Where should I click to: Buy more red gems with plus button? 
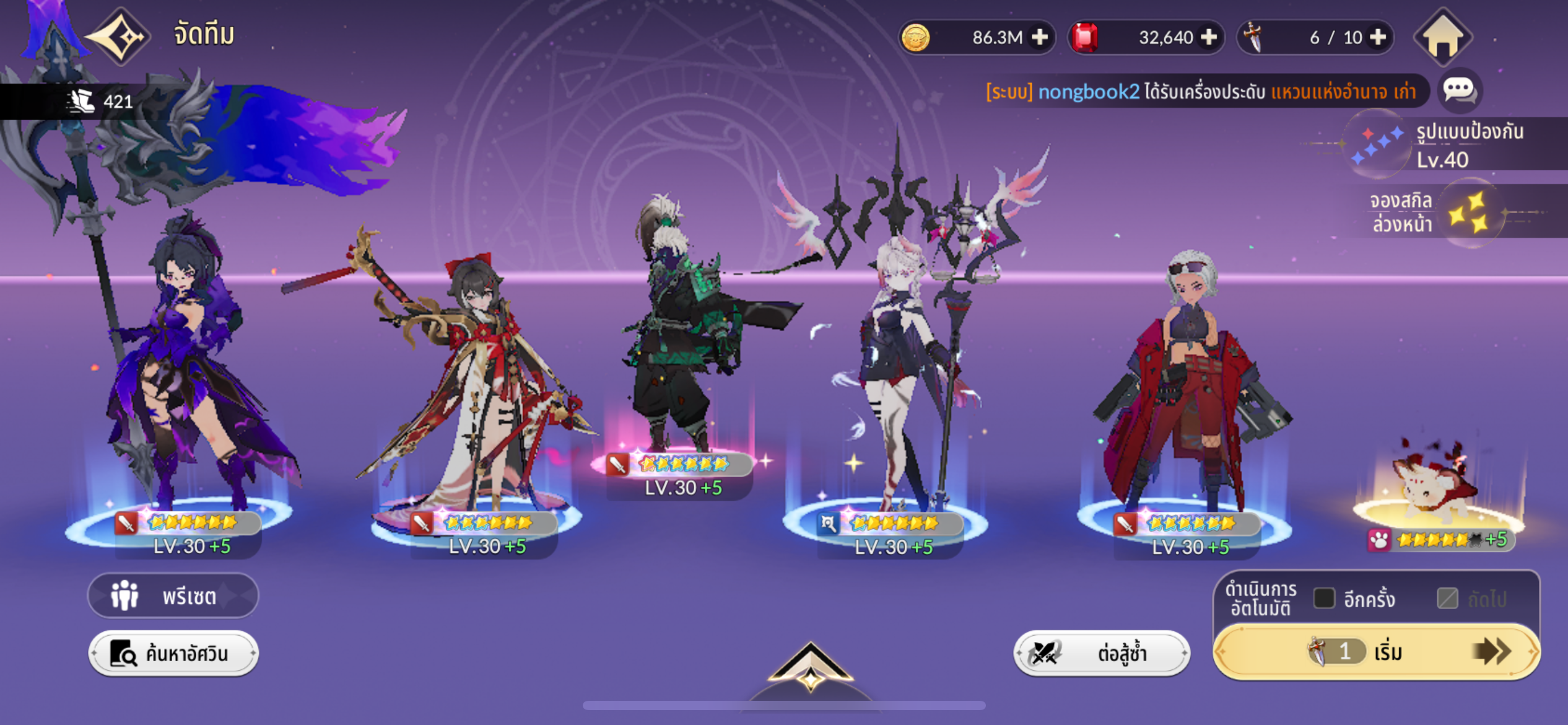(1208, 37)
